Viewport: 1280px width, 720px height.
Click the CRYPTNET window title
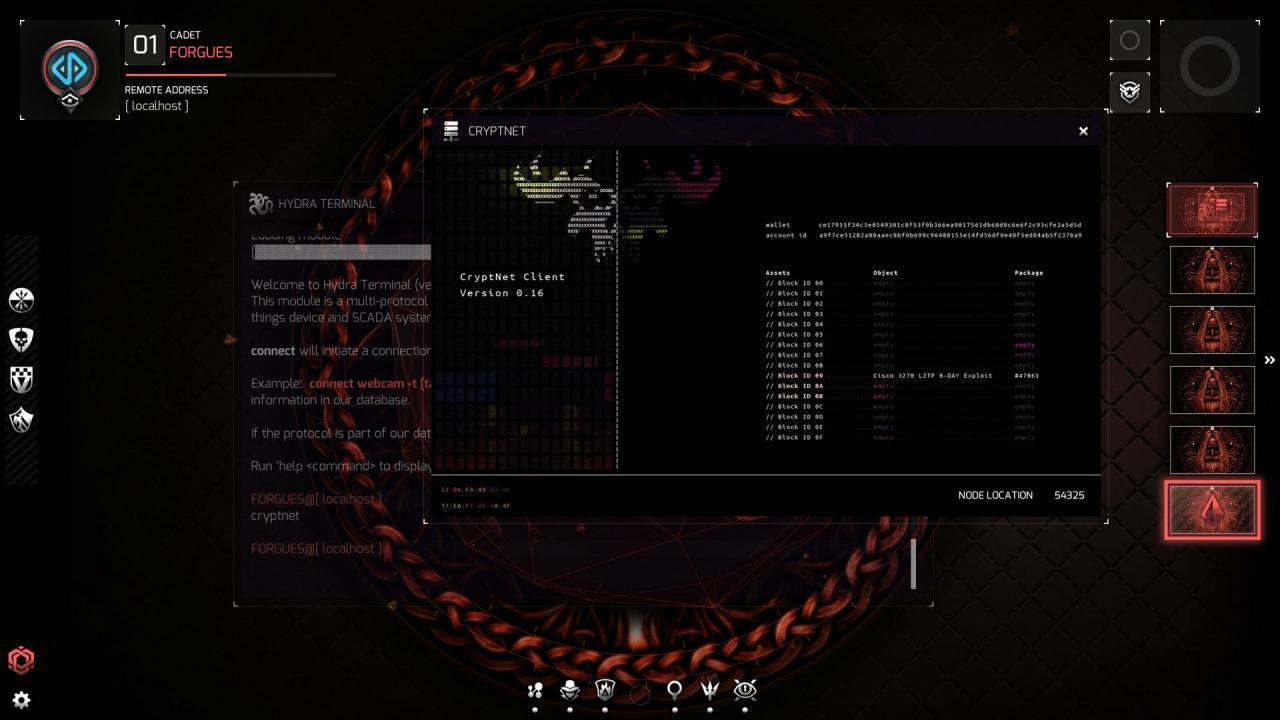(497, 130)
